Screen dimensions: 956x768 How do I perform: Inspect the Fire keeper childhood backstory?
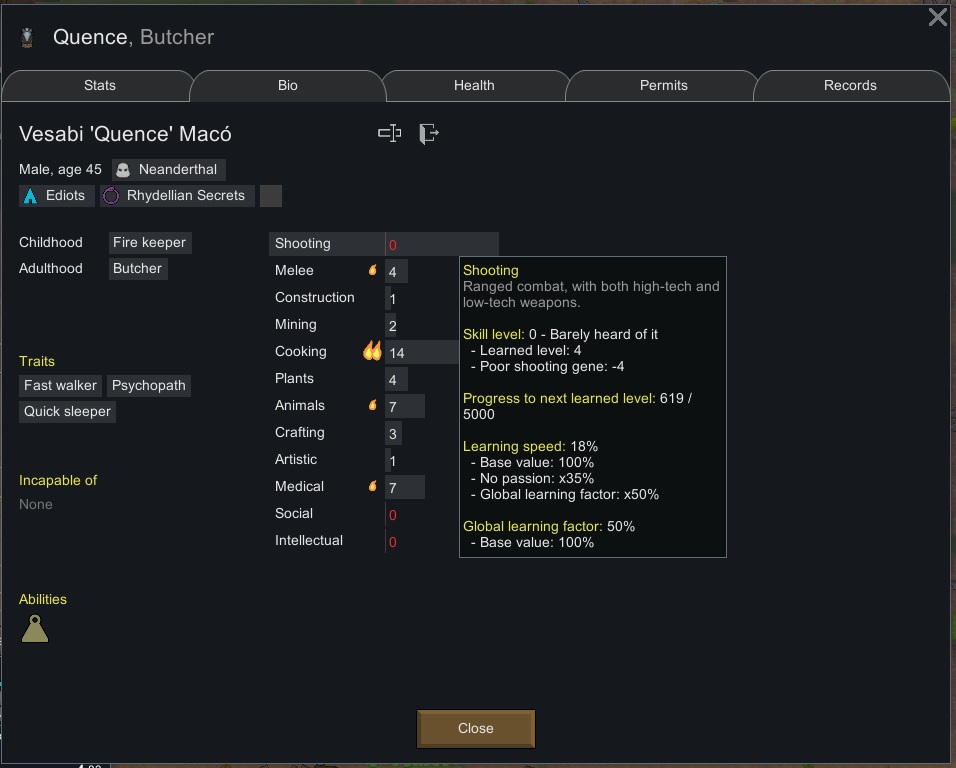(149, 243)
